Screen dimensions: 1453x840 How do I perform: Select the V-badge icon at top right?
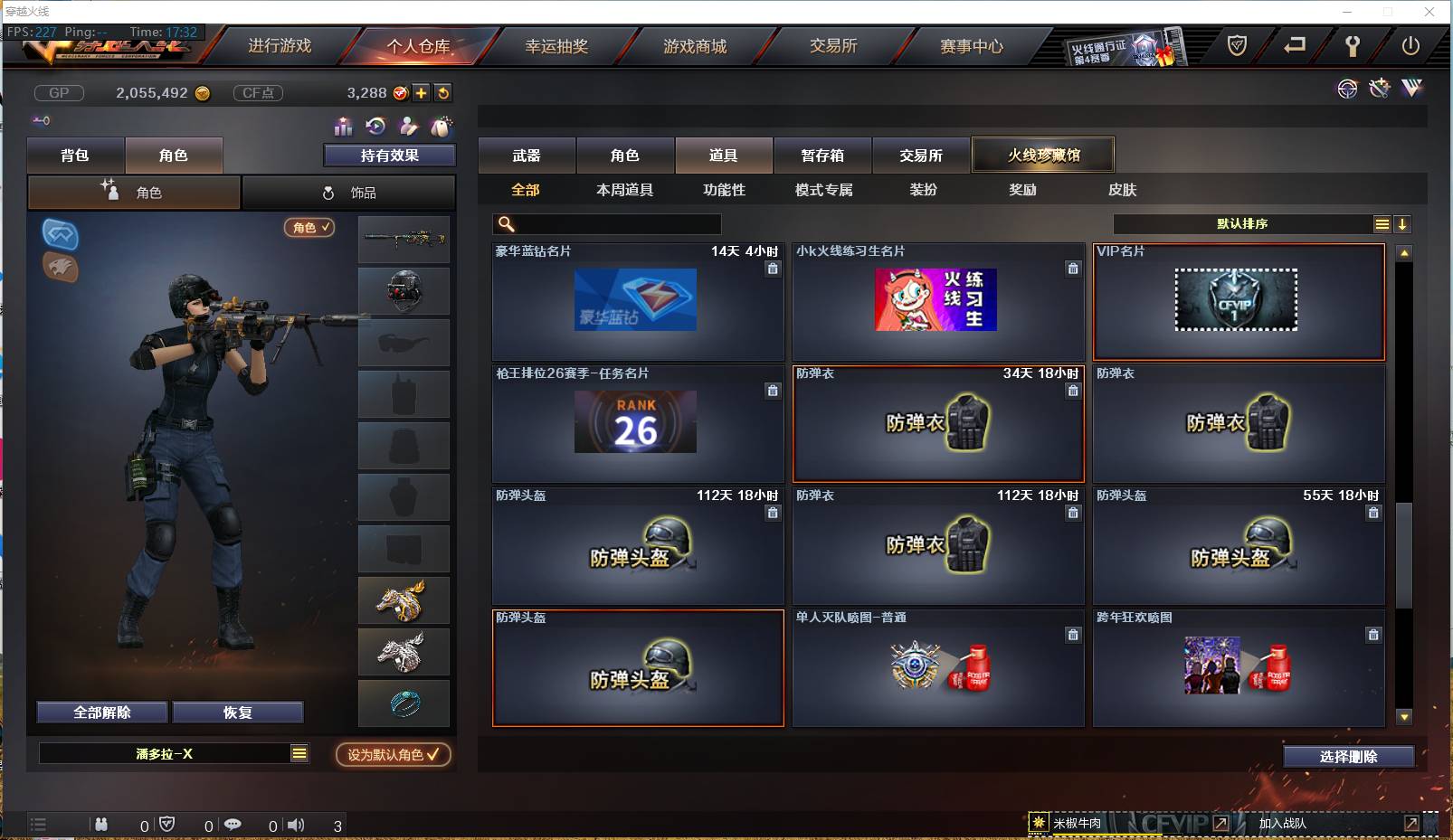(x=1411, y=89)
